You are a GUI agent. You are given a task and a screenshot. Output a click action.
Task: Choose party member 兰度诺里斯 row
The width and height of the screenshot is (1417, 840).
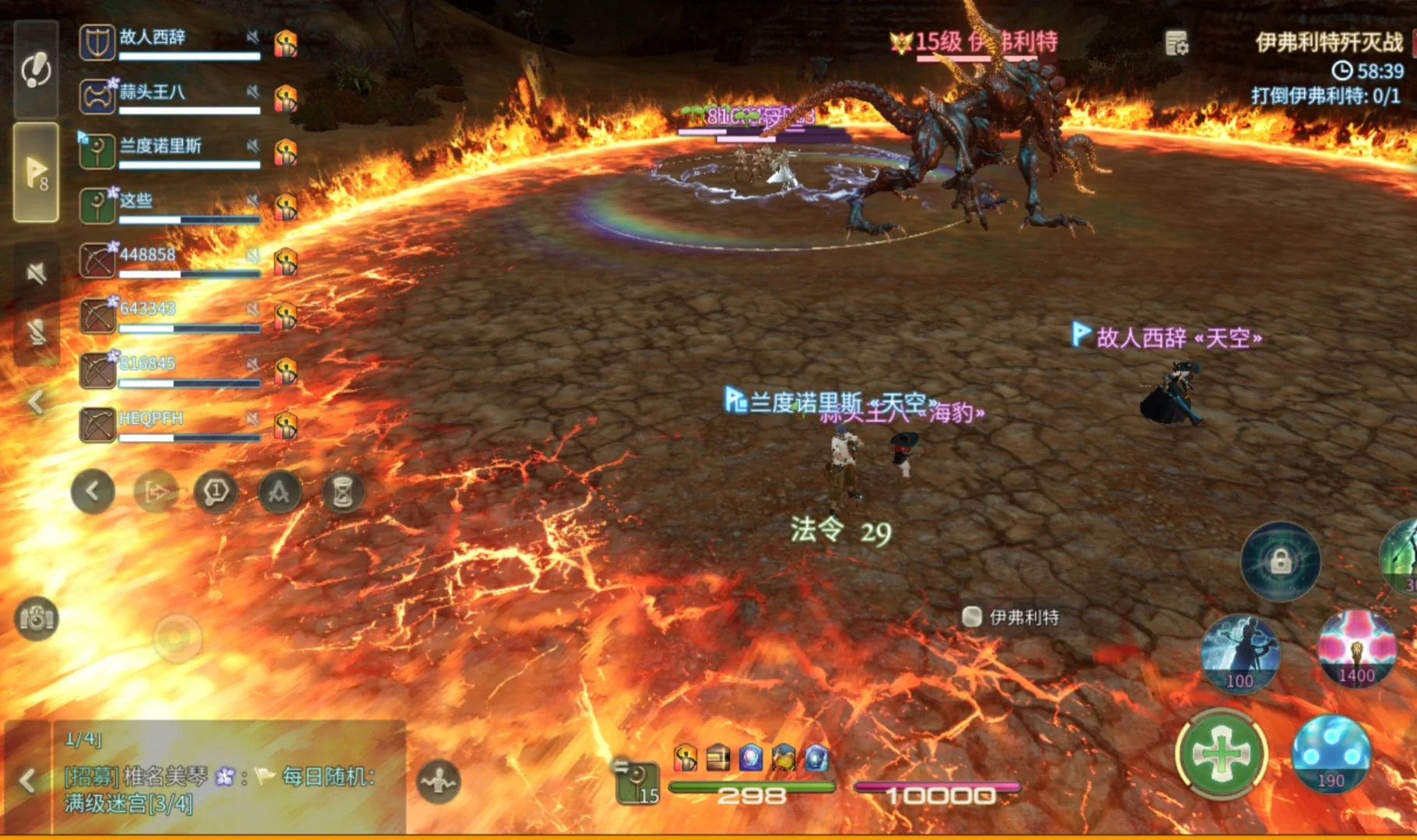click(x=170, y=151)
